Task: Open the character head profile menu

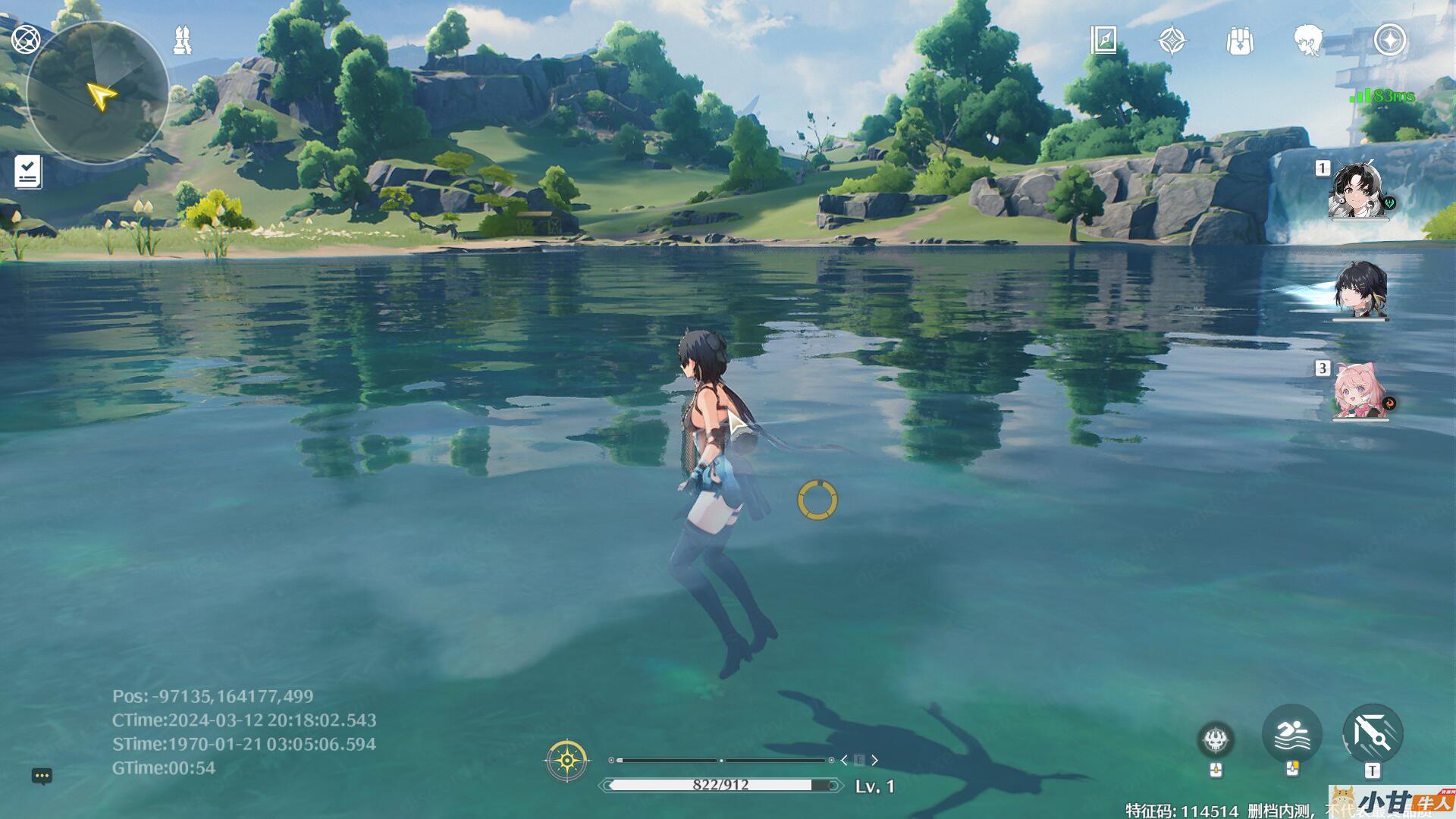Action: pyautogui.click(x=1308, y=40)
